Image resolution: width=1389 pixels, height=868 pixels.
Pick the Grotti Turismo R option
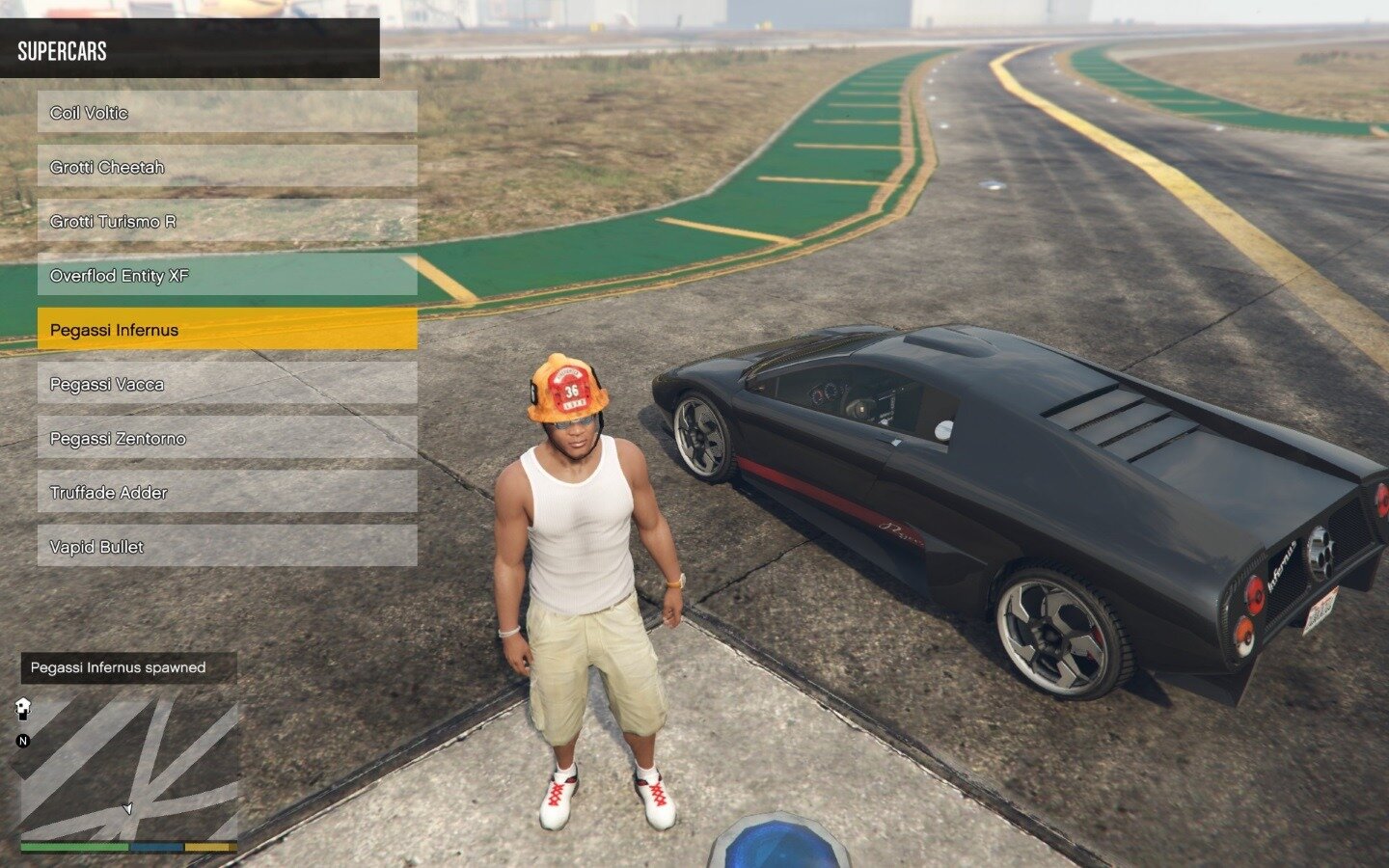pos(227,221)
